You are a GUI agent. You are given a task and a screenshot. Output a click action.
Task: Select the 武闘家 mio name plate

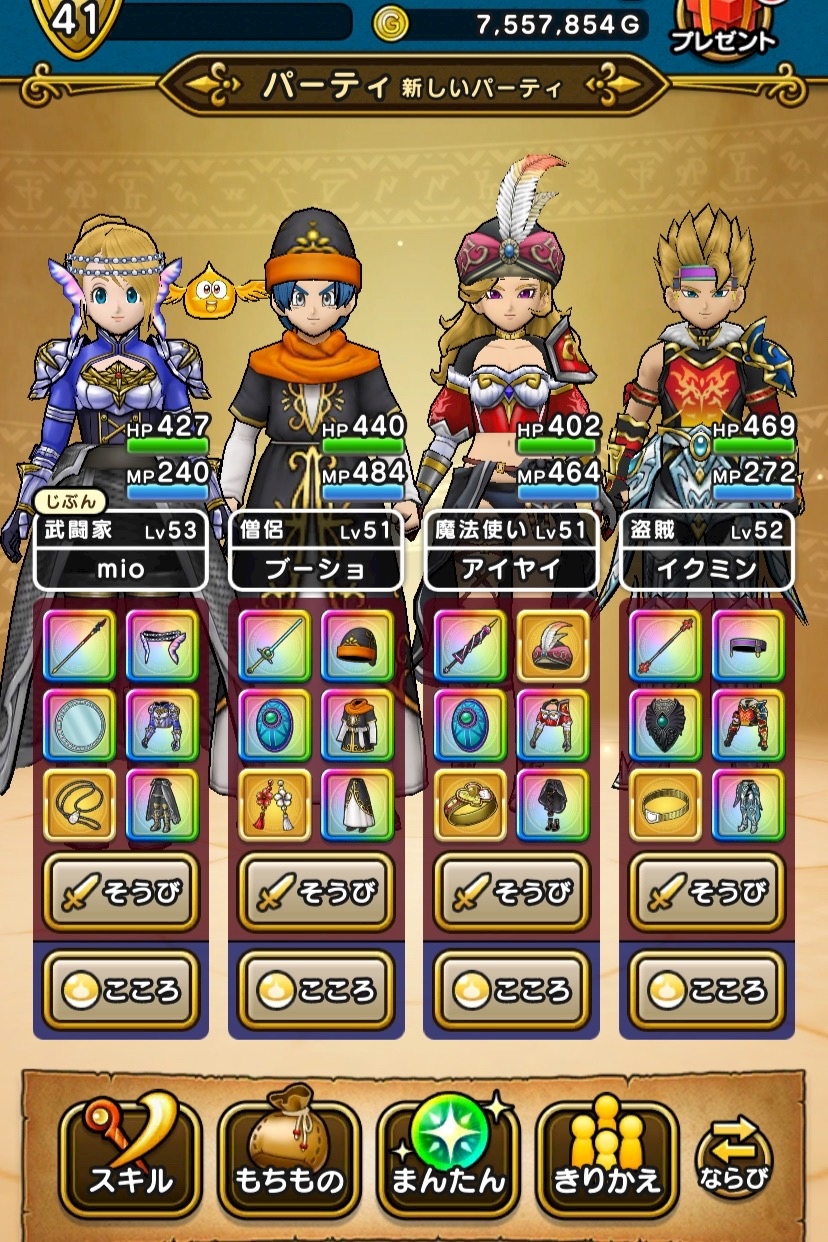120,551
